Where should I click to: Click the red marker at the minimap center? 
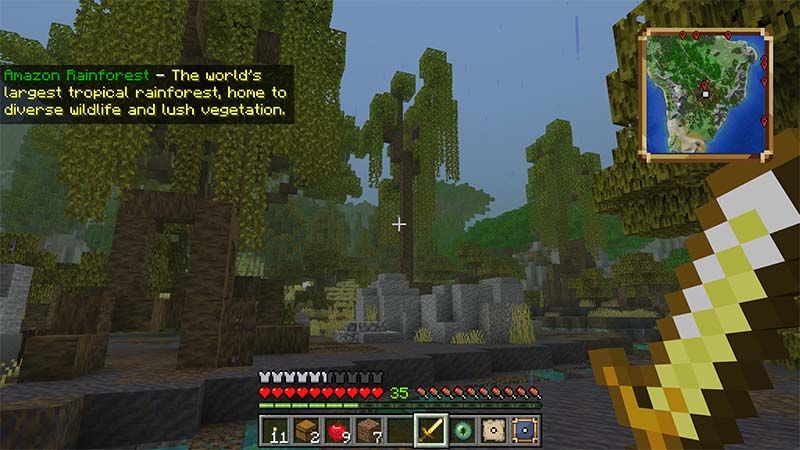click(x=705, y=87)
